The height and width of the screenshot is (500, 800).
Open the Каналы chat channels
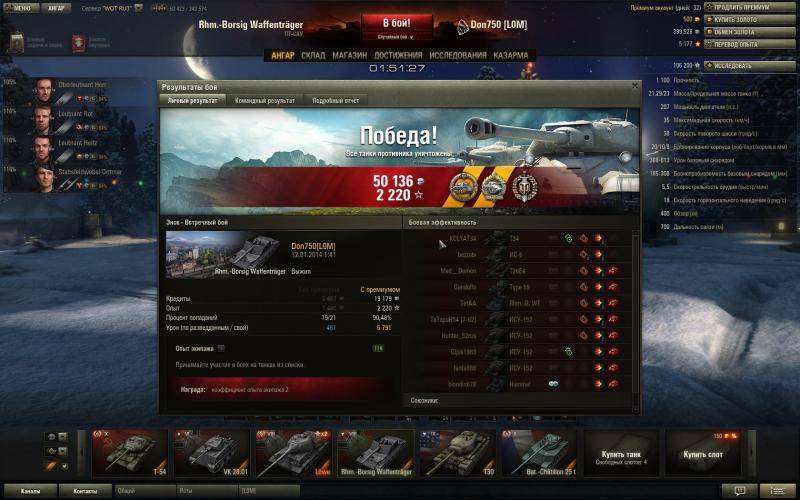coord(30,491)
